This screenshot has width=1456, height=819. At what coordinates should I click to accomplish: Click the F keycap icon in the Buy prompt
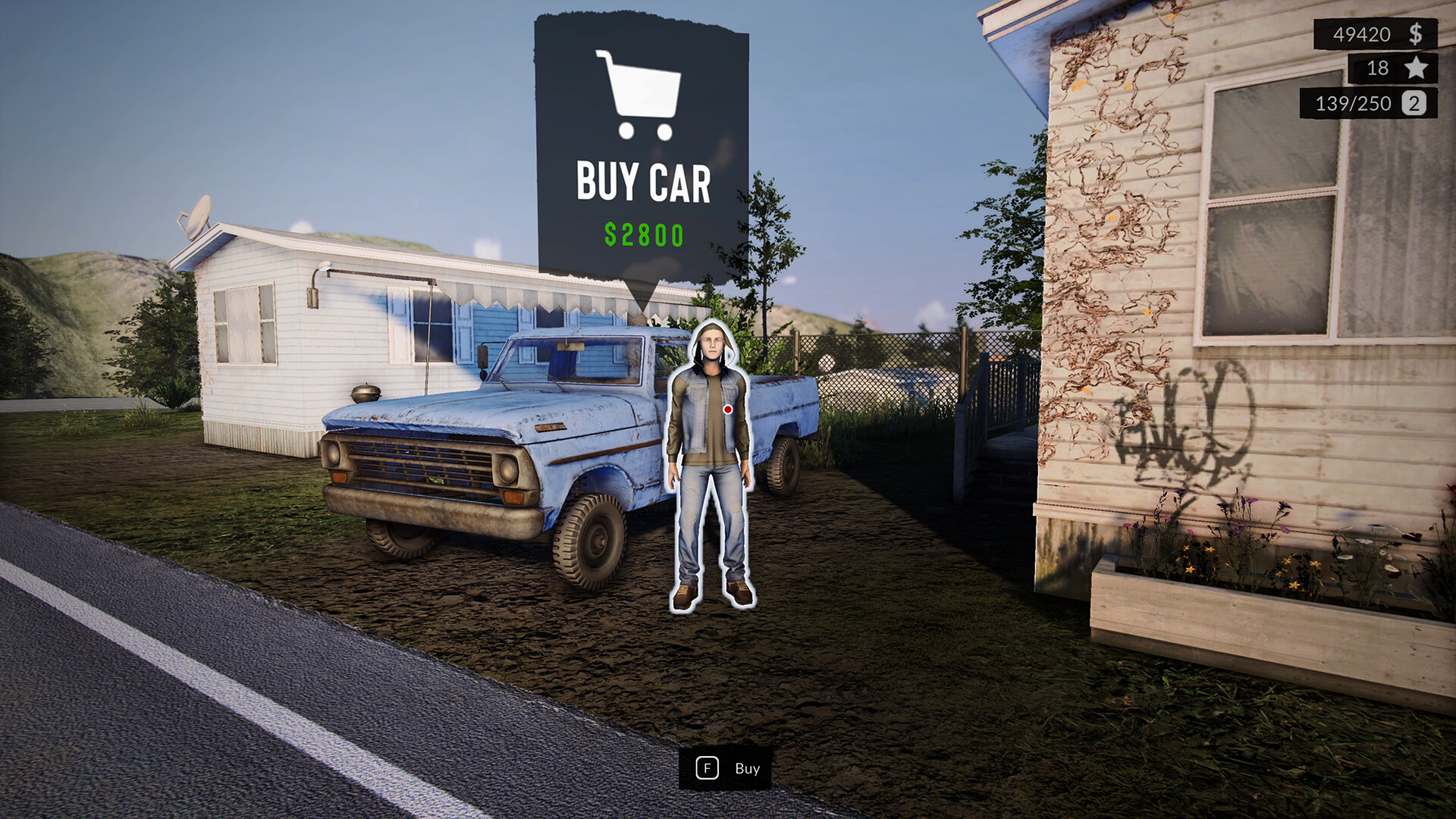tap(708, 768)
